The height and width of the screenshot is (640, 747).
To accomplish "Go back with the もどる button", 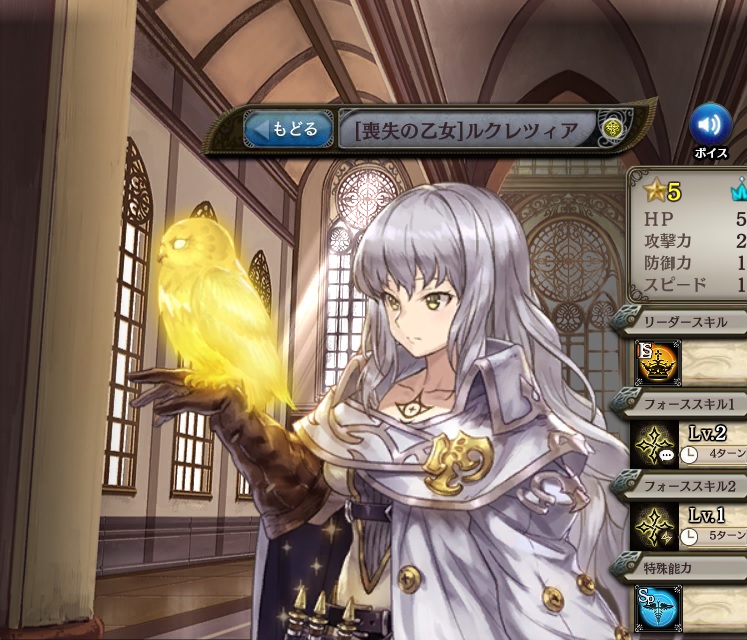I will pos(290,129).
